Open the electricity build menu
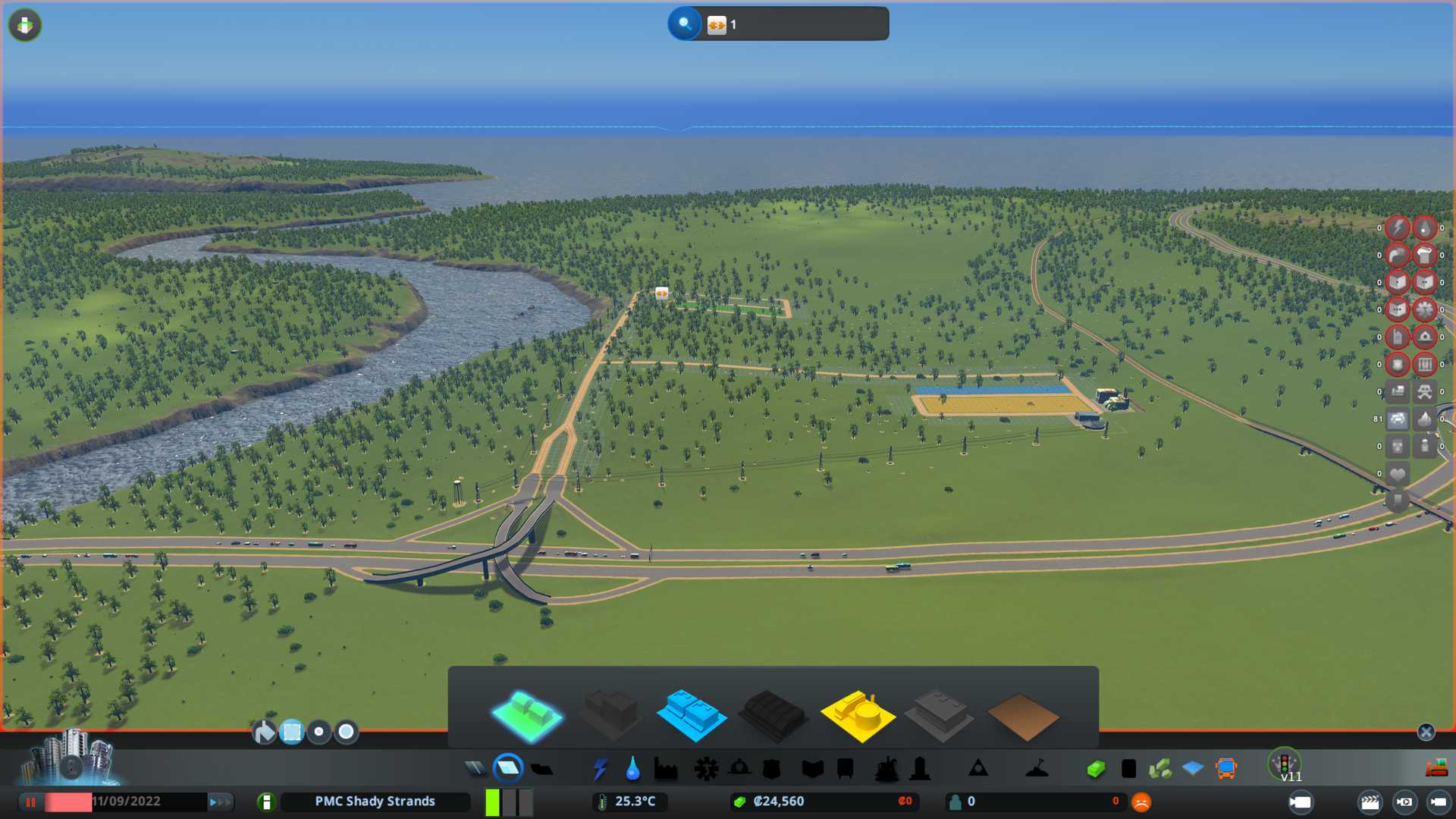 [x=600, y=769]
